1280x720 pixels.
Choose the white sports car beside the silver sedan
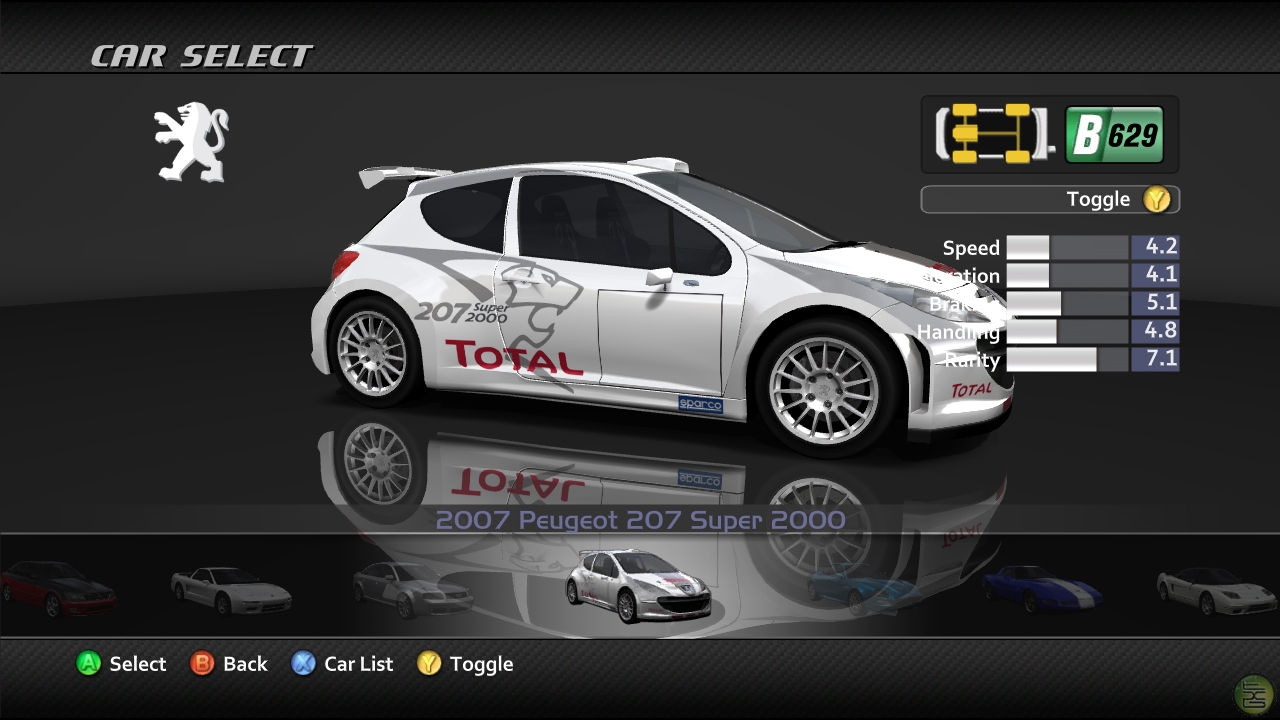[231, 588]
